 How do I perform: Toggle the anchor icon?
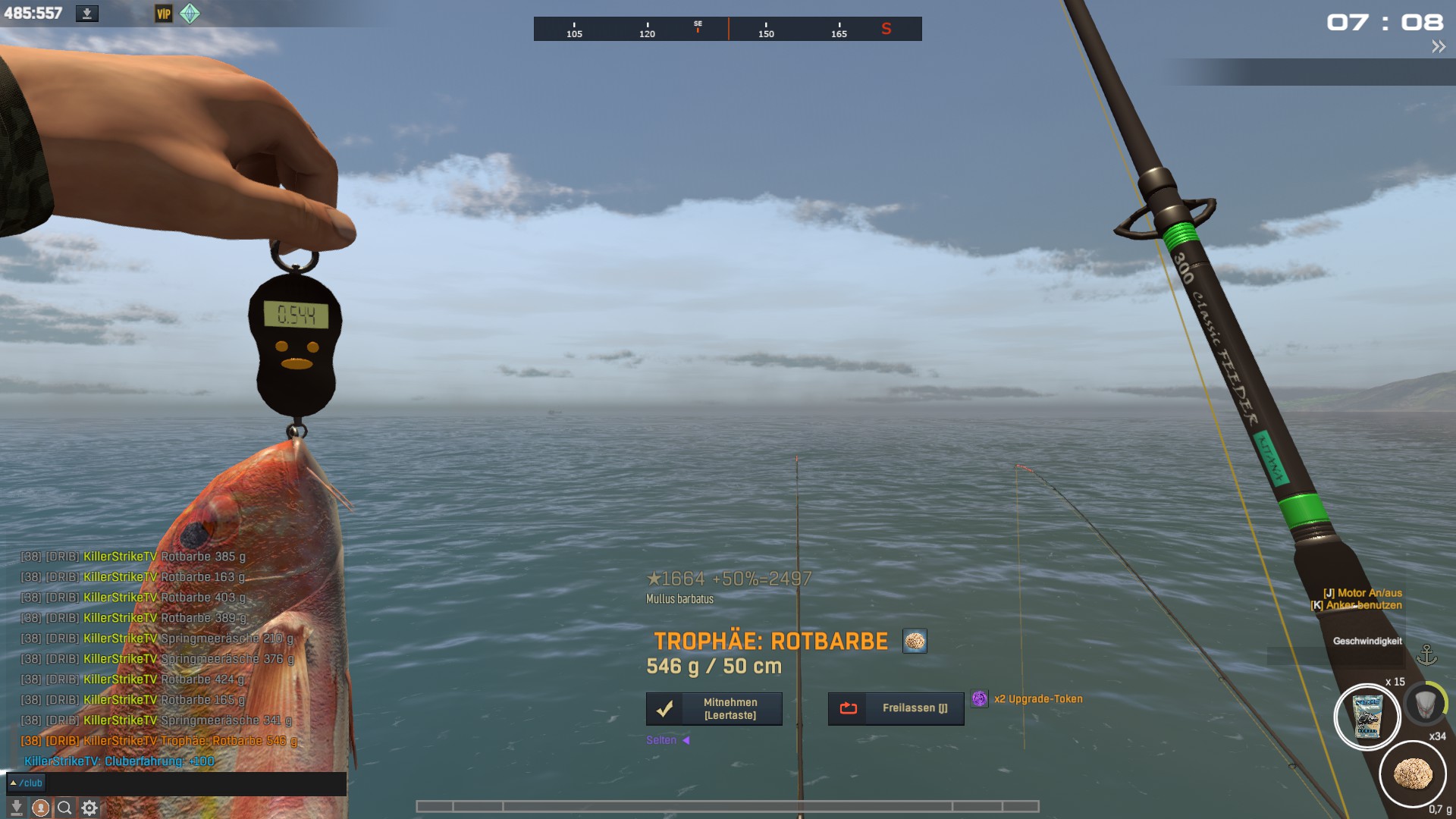tap(1426, 655)
